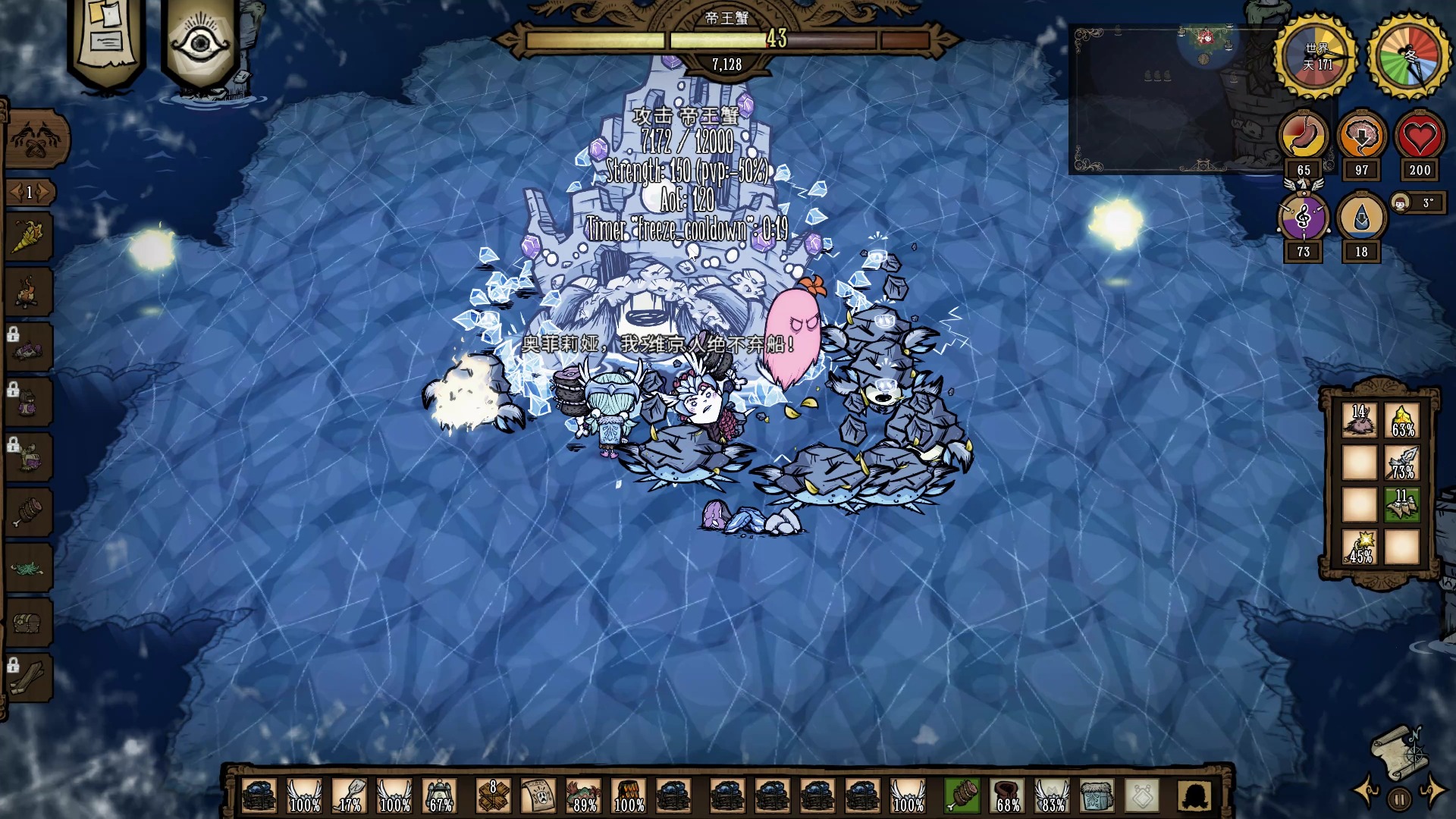Pick the stack of 8 boat patches

coord(493,796)
